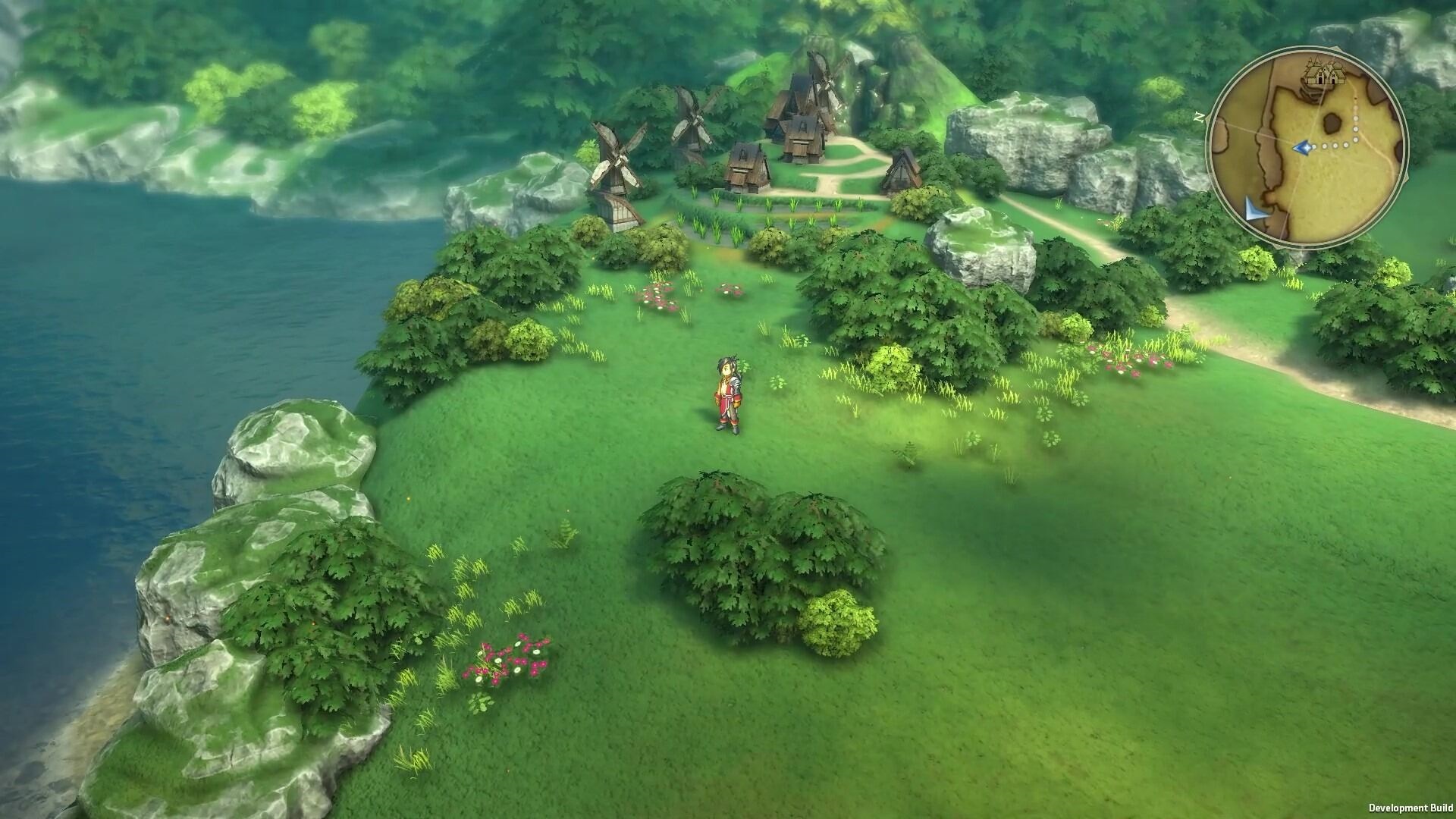Click the blue player arrow on minimap

pos(1303,147)
